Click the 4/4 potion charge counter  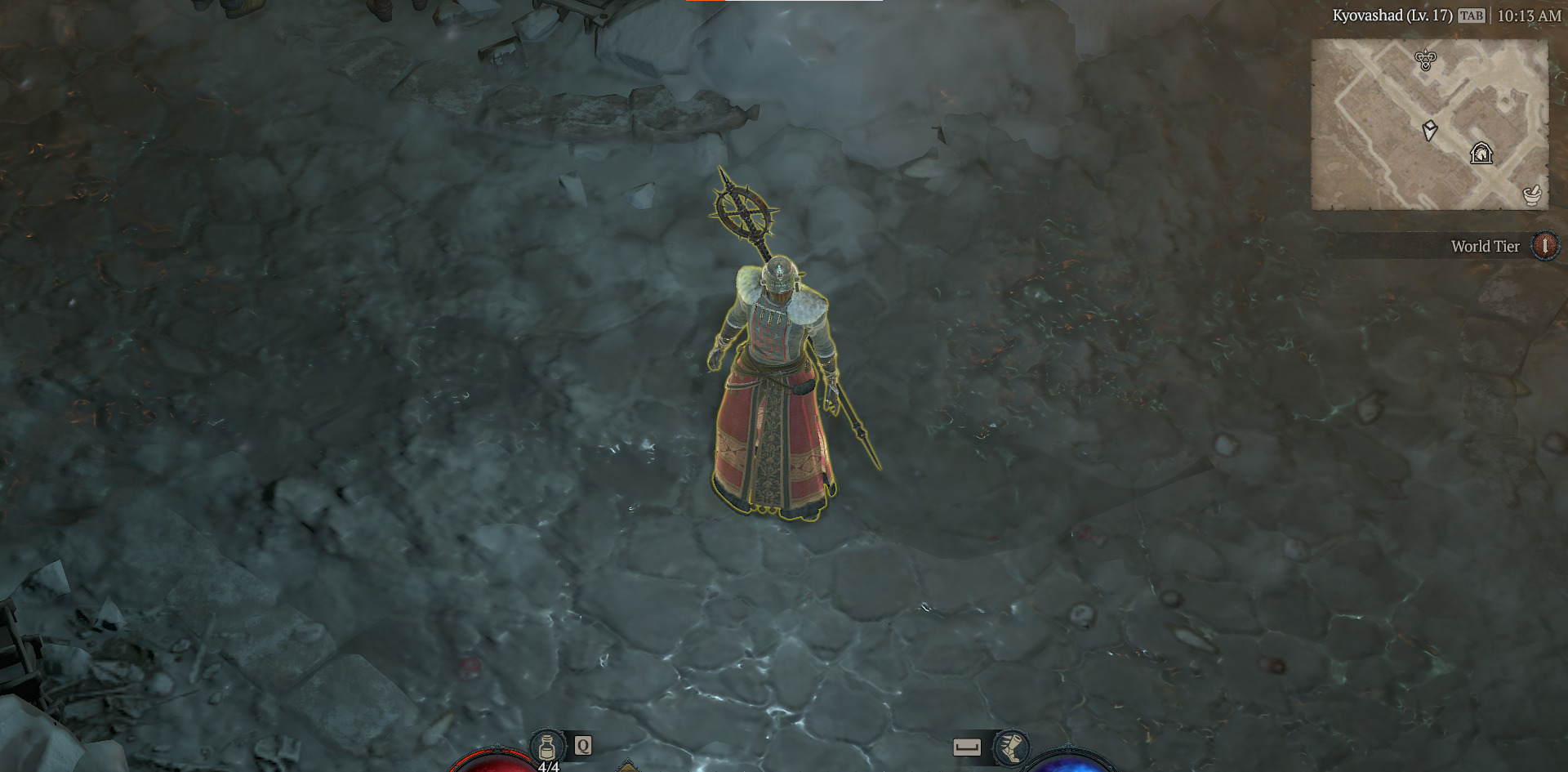pos(550,766)
